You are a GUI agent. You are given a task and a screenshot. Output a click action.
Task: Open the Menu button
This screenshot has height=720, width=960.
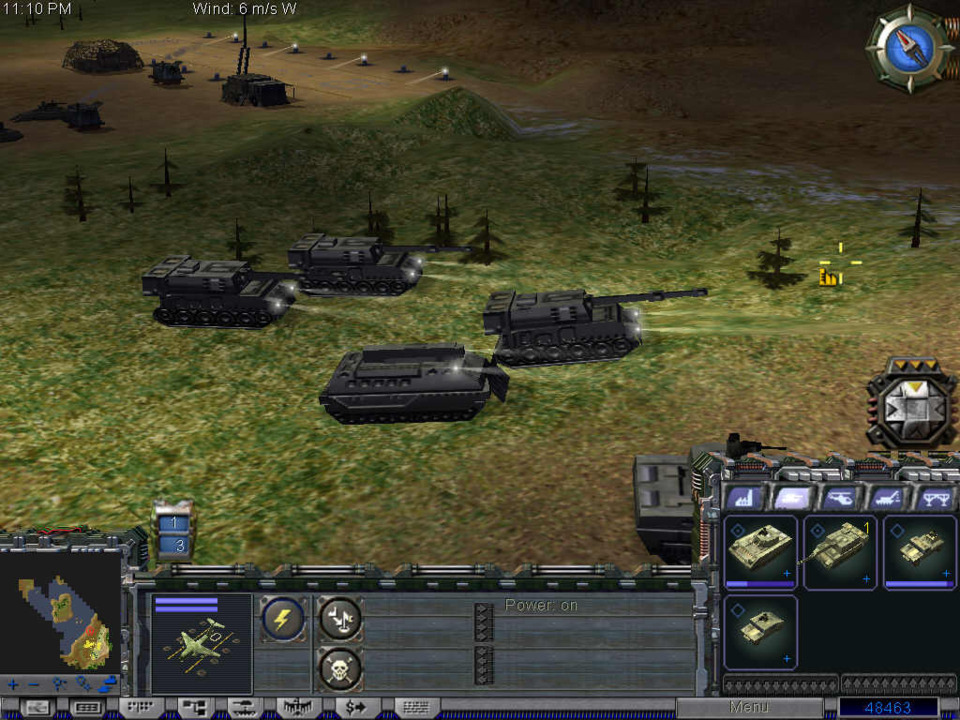749,708
